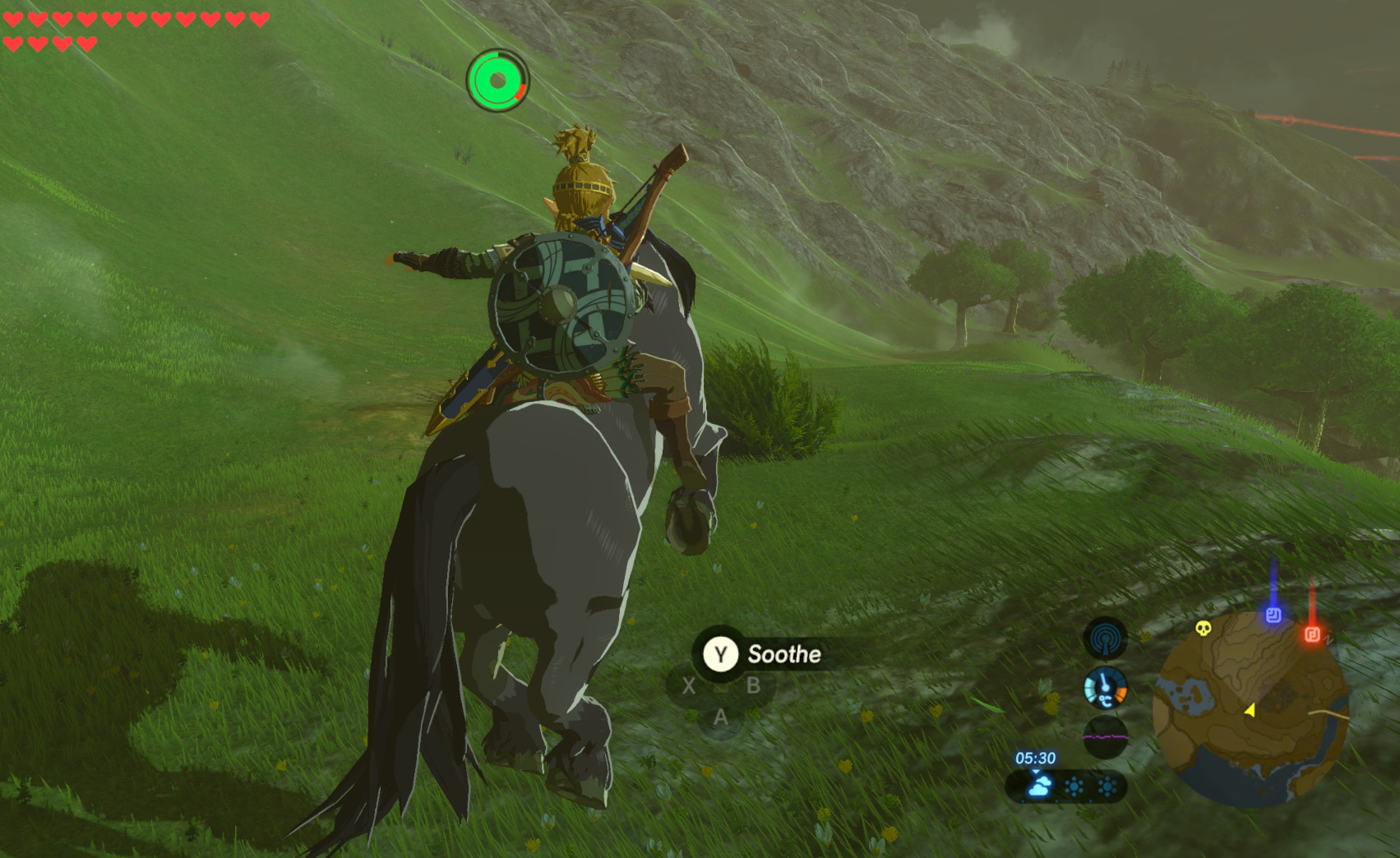Click the Sheikah sensor icon
This screenshot has width=1400, height=858.
pyautogui.click(x=1105, y=639)
